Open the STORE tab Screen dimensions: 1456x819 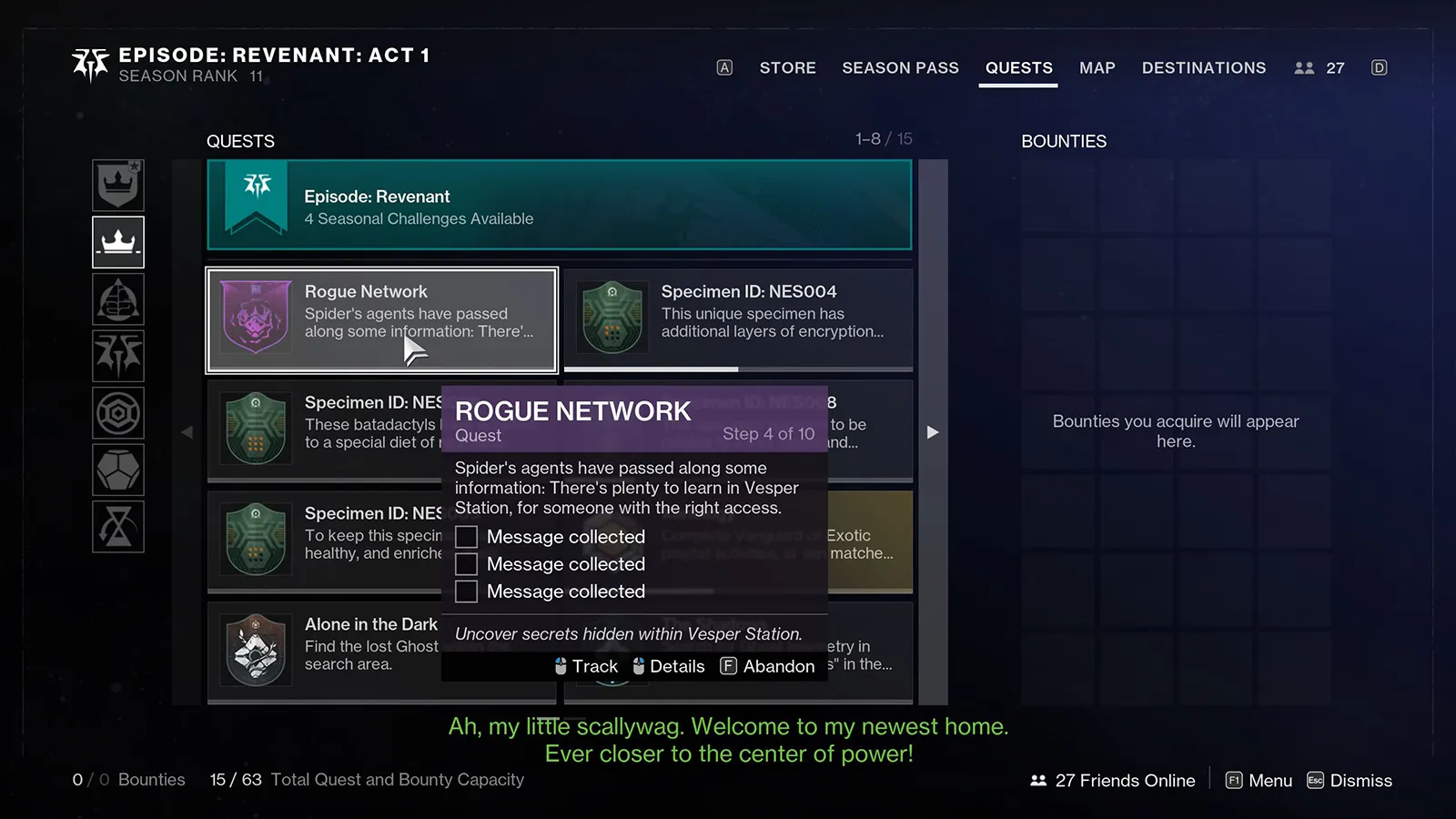(x=787, y=67)
